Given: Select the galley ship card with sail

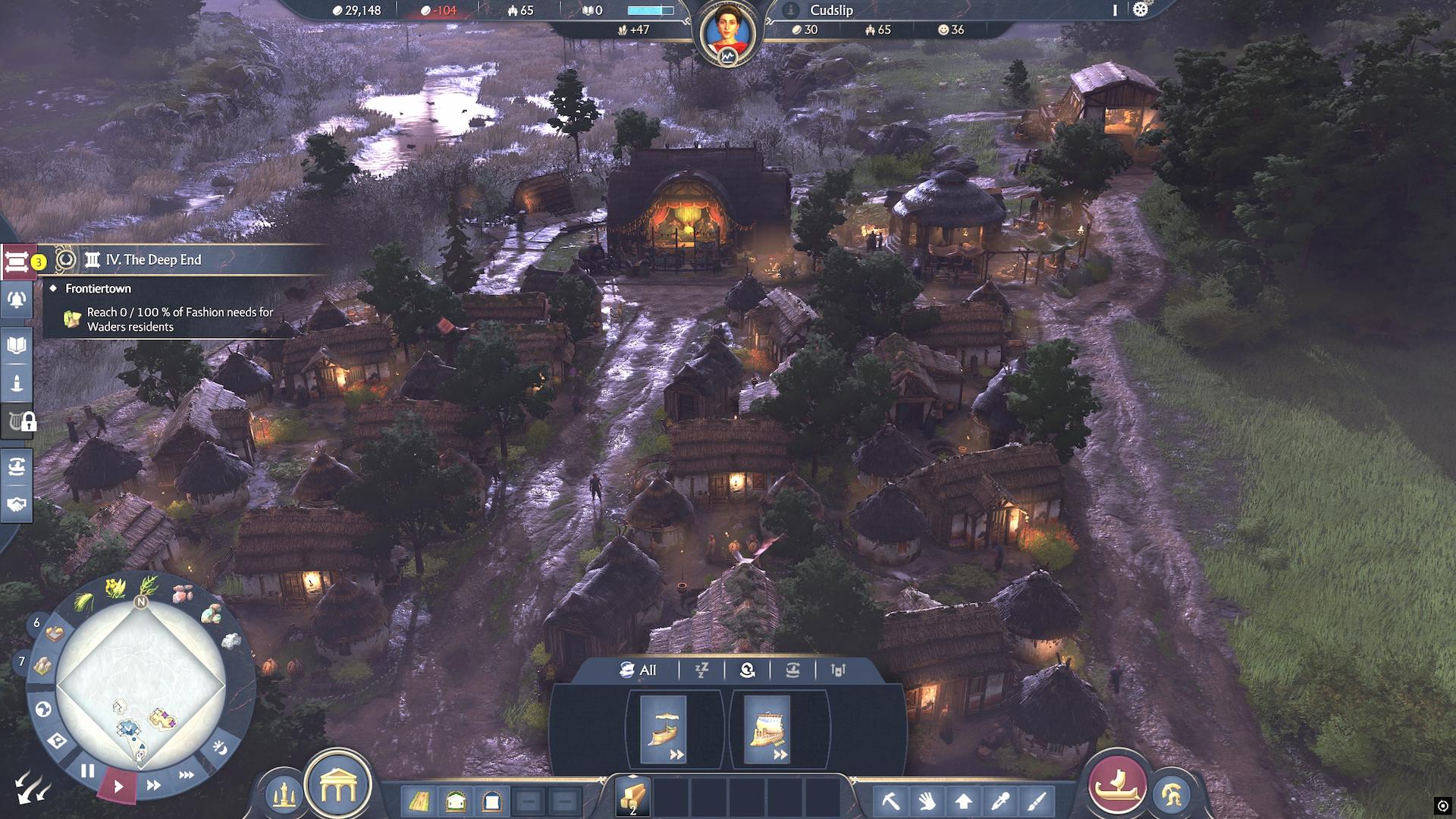Looking at the screenshot, I should (767, 730).
